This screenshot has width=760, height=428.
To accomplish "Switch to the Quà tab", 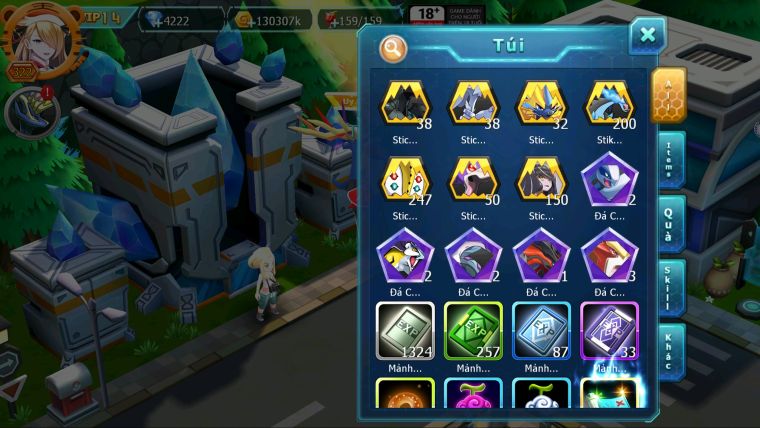I will tap(668, 221).
